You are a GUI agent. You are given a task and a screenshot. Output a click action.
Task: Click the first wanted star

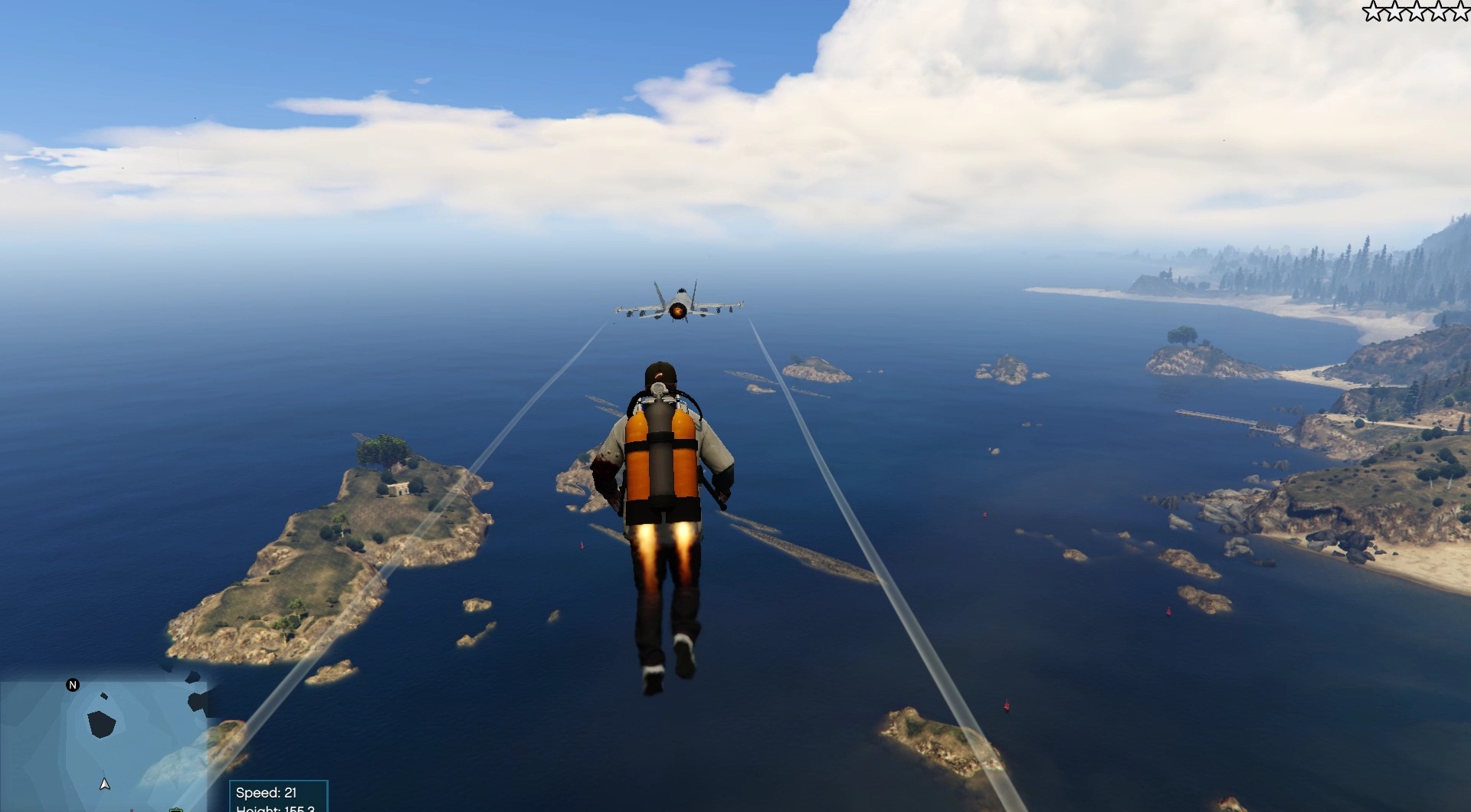1373,12
